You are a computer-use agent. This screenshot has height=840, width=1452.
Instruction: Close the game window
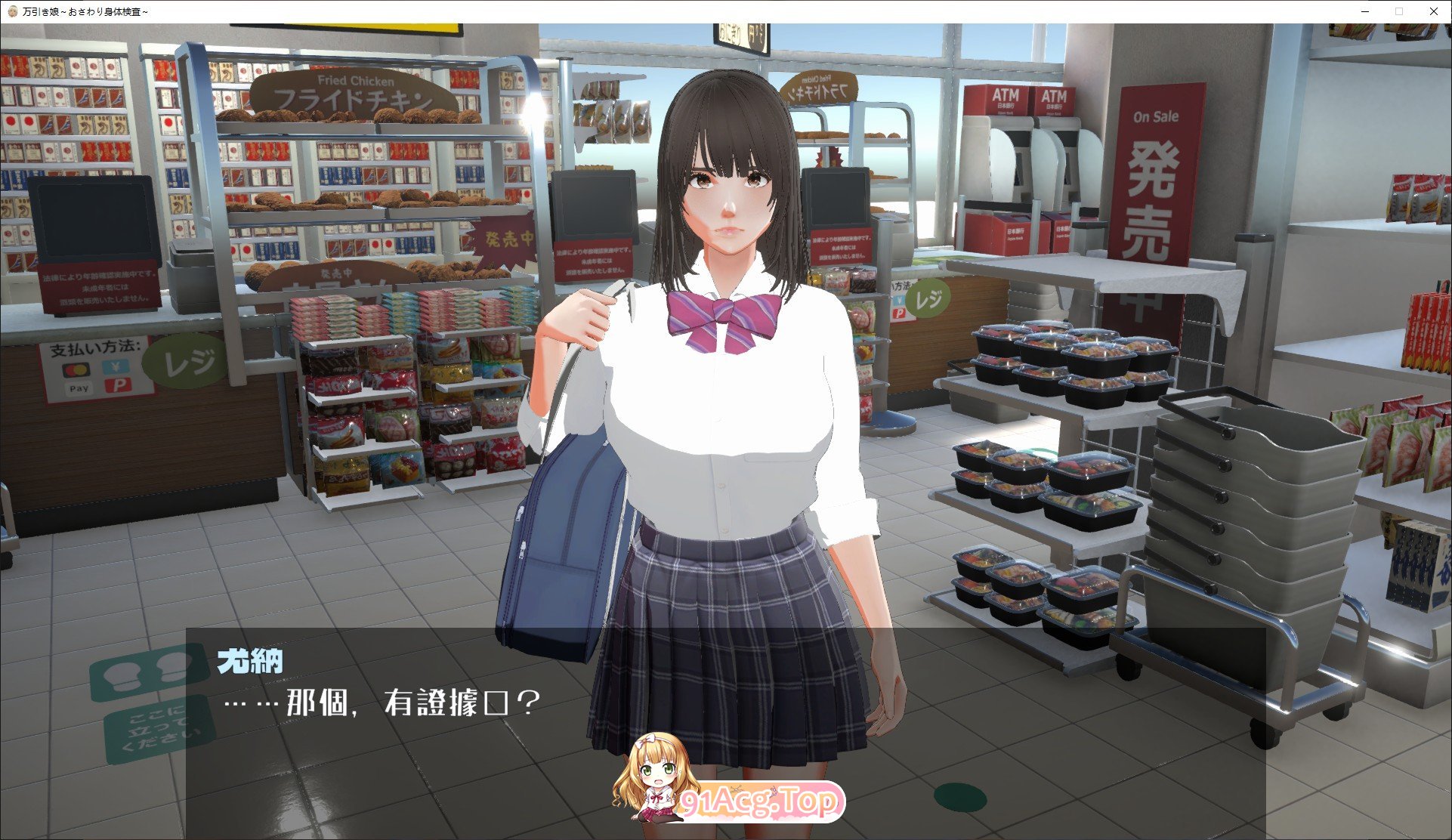pyautogui.click(x=1433, y=11)
